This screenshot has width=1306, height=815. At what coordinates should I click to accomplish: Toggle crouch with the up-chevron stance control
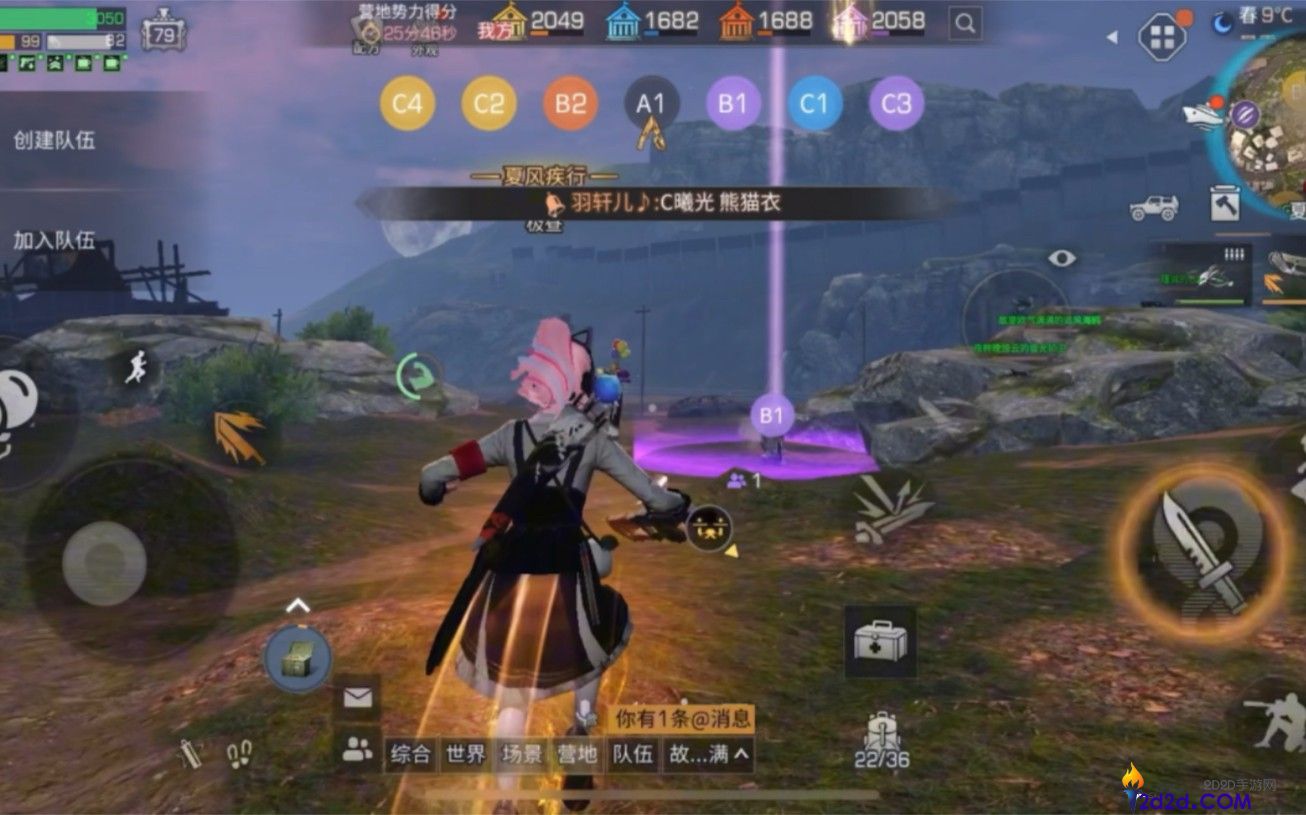coord(297,604)
